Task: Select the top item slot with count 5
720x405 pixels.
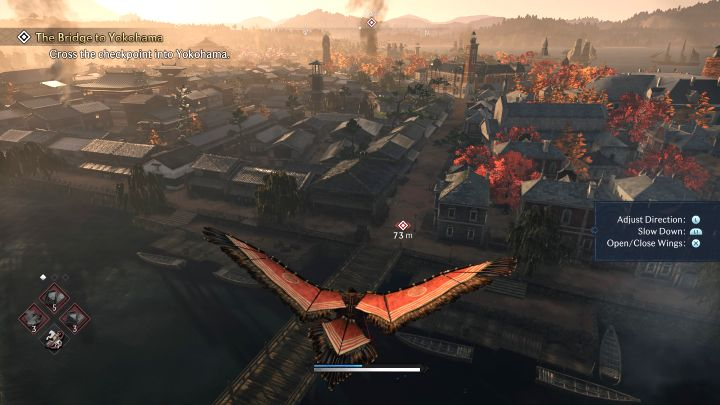Action: click(x=53, y=298)
